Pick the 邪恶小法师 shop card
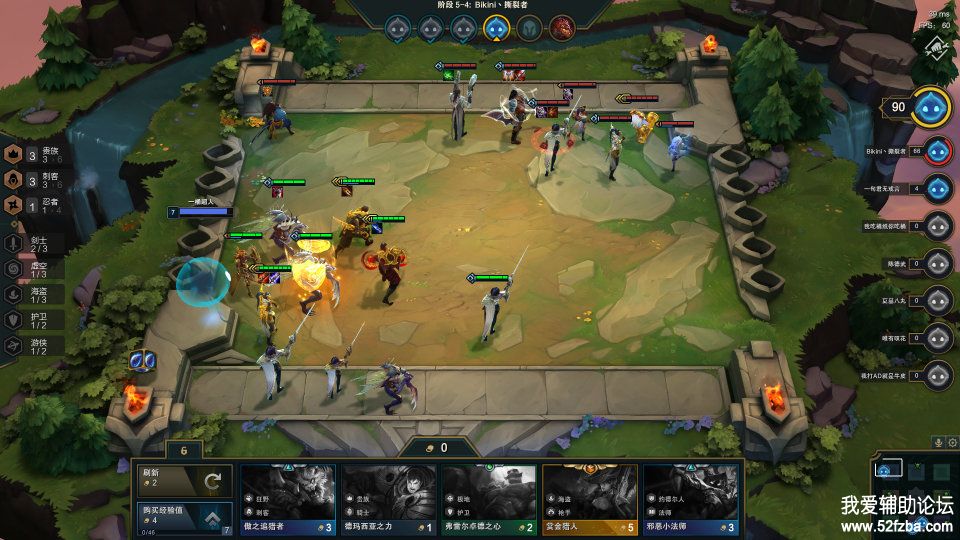This screenshot has width=960, height=540. pos(690,496)
